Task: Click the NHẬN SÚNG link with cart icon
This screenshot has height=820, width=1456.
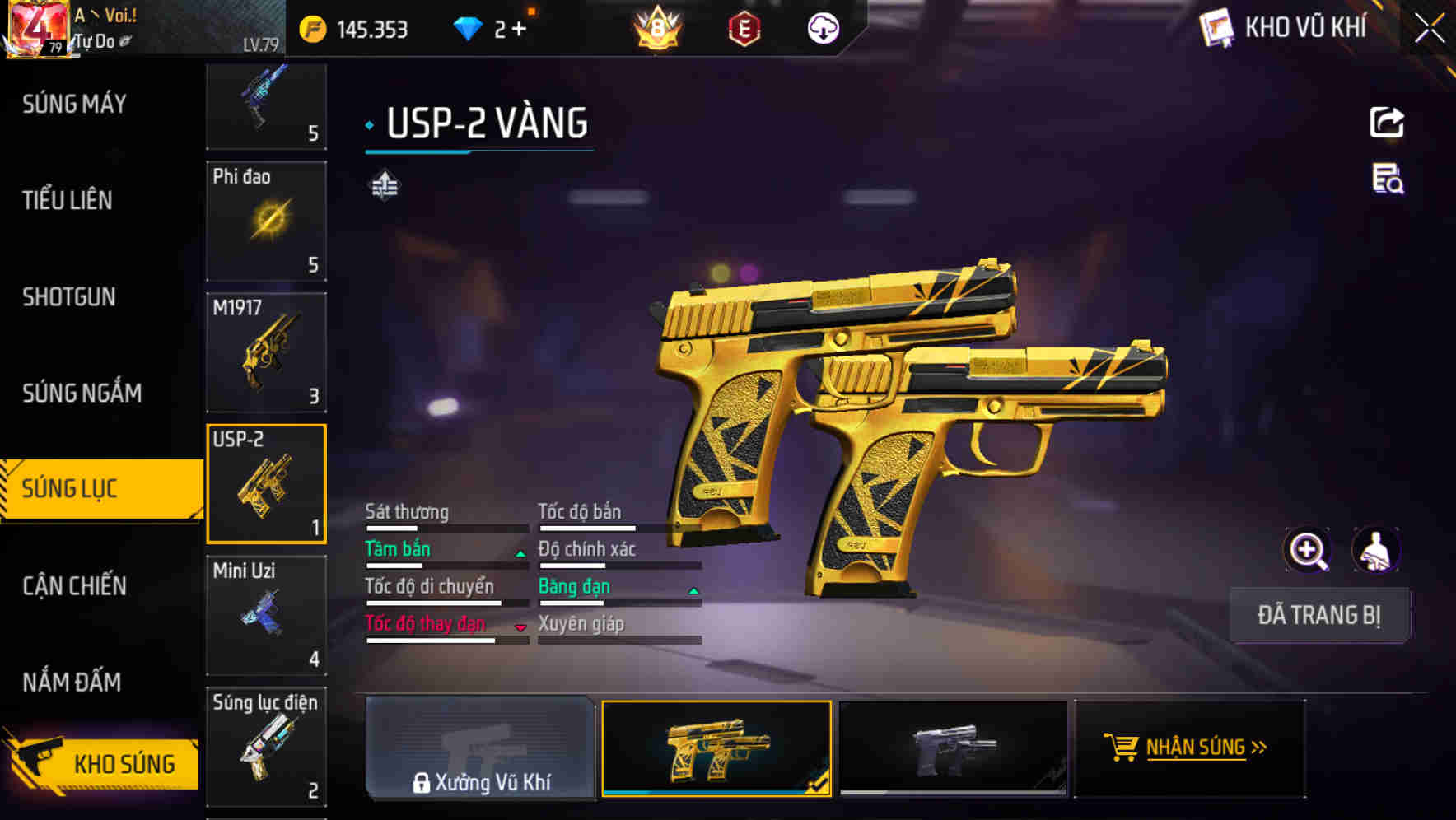Action: tap(1188, 749)
